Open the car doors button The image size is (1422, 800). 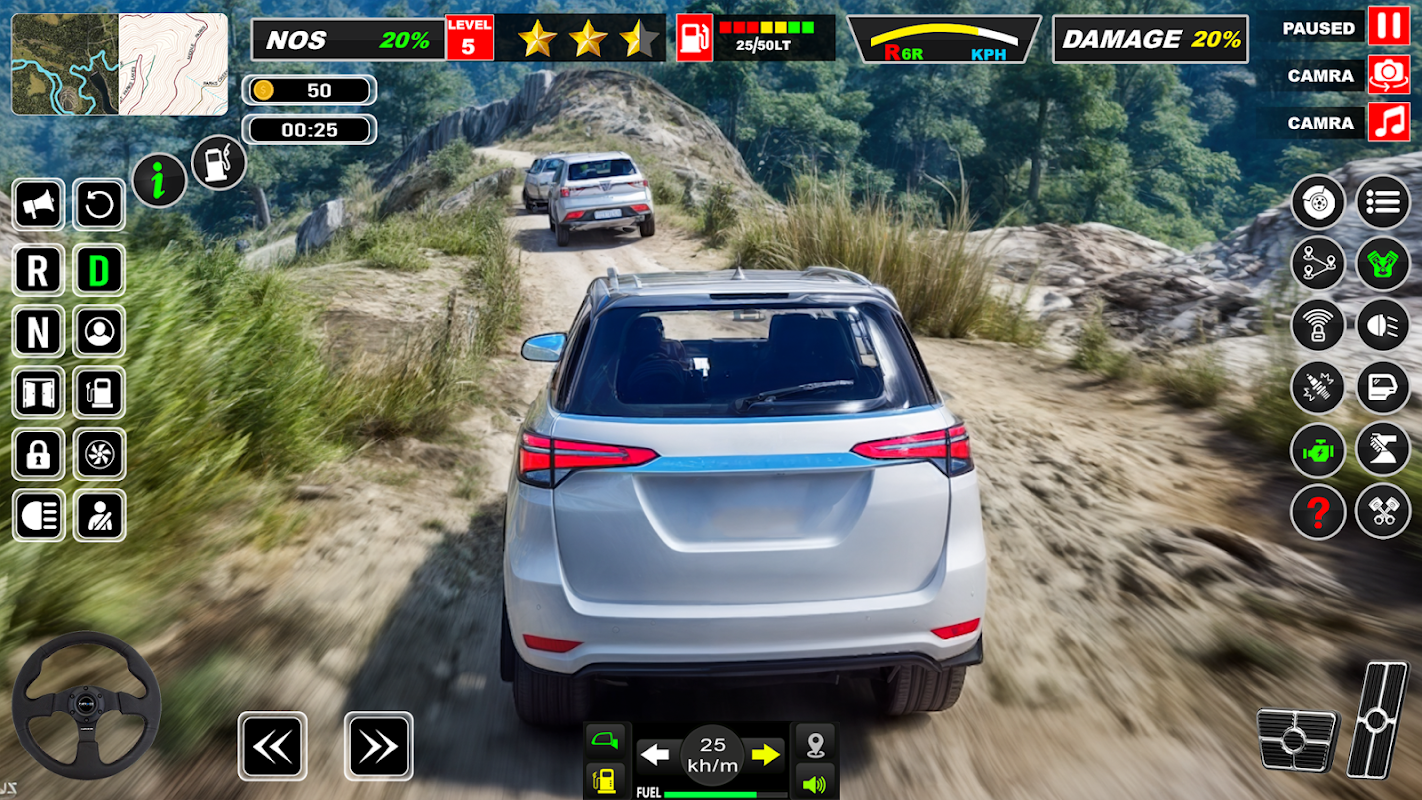tap(39, 393)
